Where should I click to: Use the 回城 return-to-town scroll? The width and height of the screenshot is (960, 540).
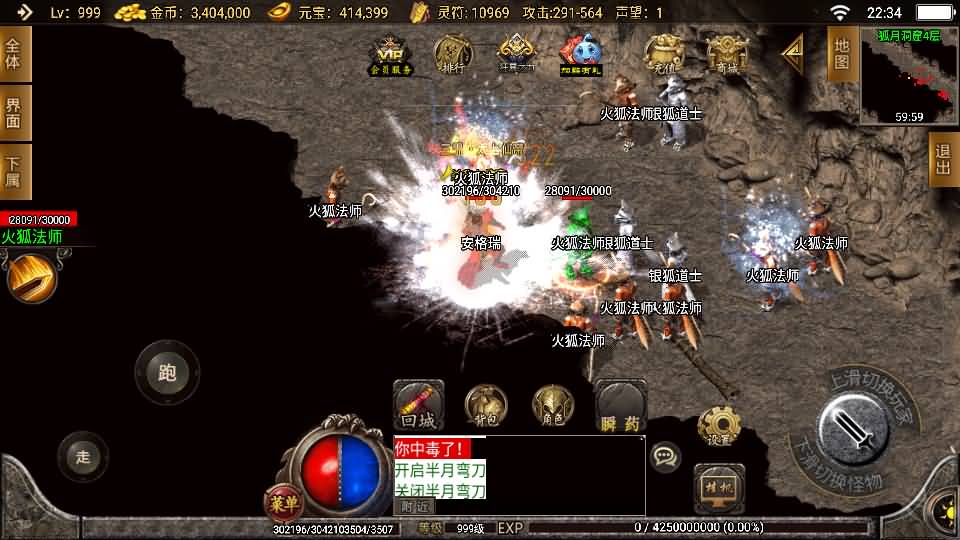(x=418, y=405)
